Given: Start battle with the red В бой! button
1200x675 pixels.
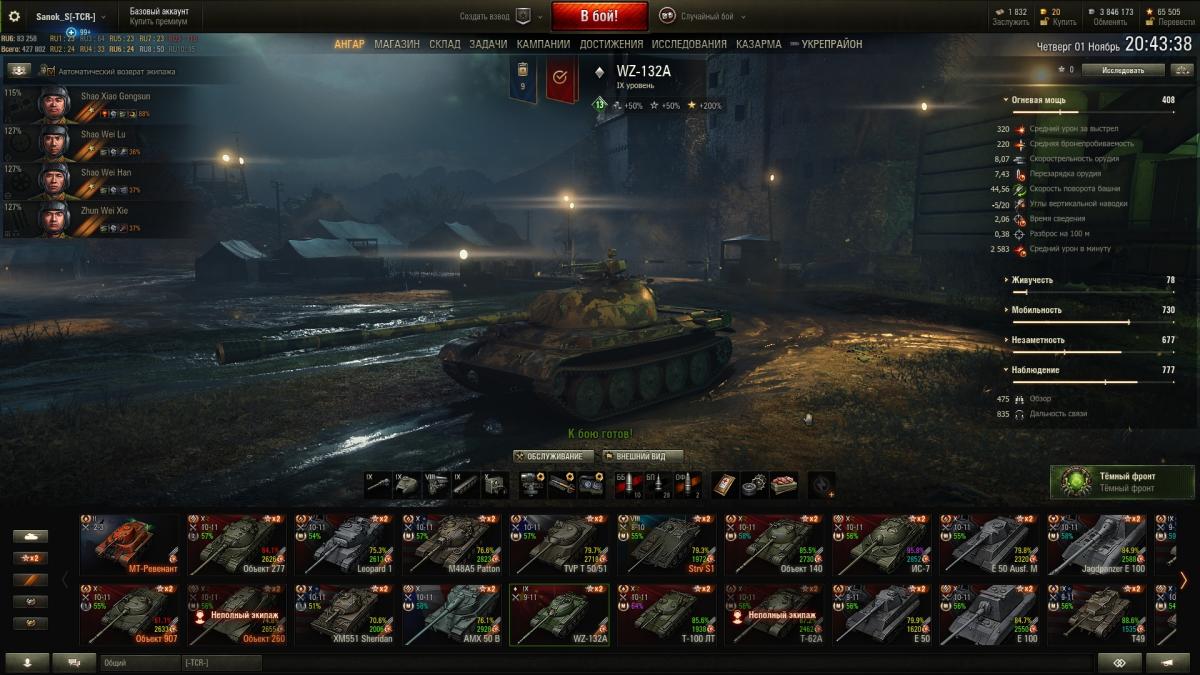Looking at the screenshot, I should [599, 16].
